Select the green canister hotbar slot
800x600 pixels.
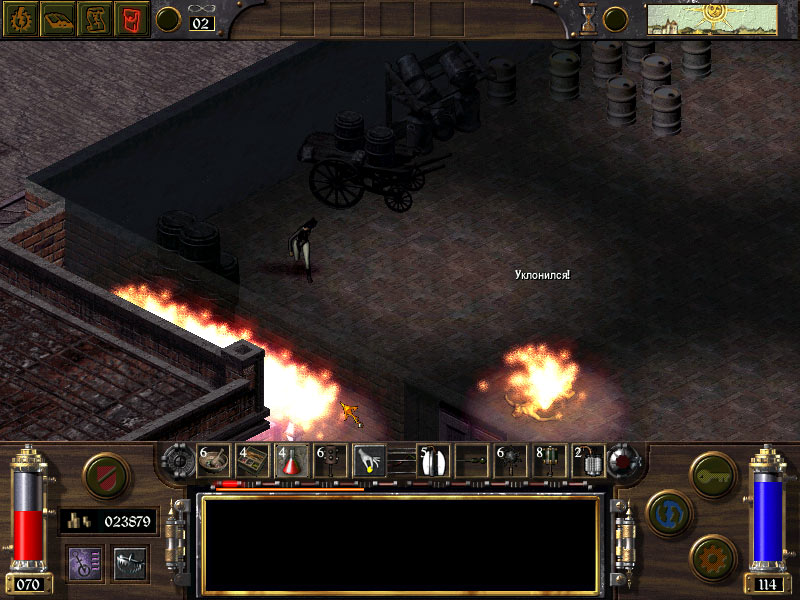tap(549, 461)
